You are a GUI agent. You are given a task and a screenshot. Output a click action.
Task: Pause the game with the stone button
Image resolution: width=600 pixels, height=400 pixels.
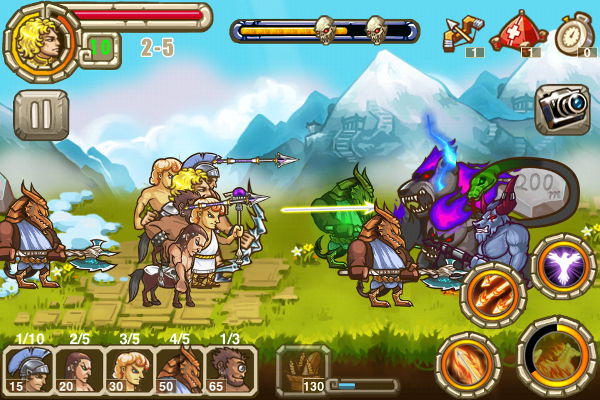coord(41,114)
